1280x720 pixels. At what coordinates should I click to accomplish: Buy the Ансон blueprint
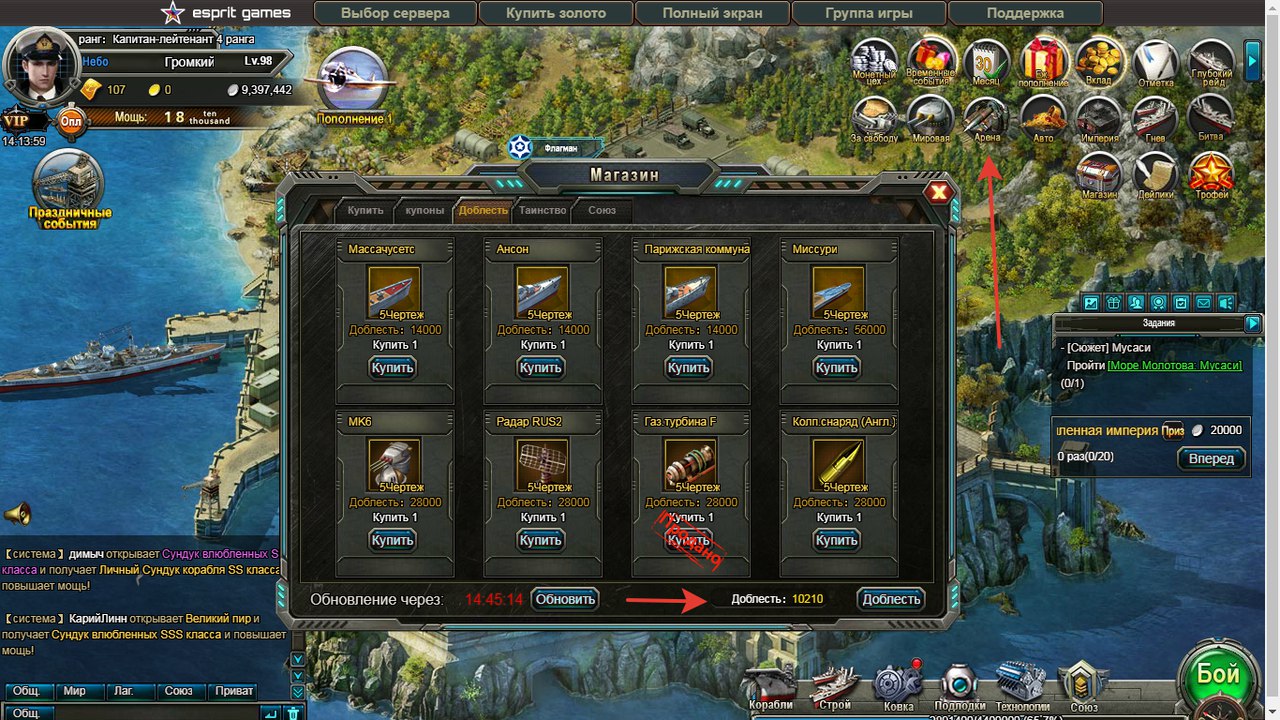pos(540,367)
